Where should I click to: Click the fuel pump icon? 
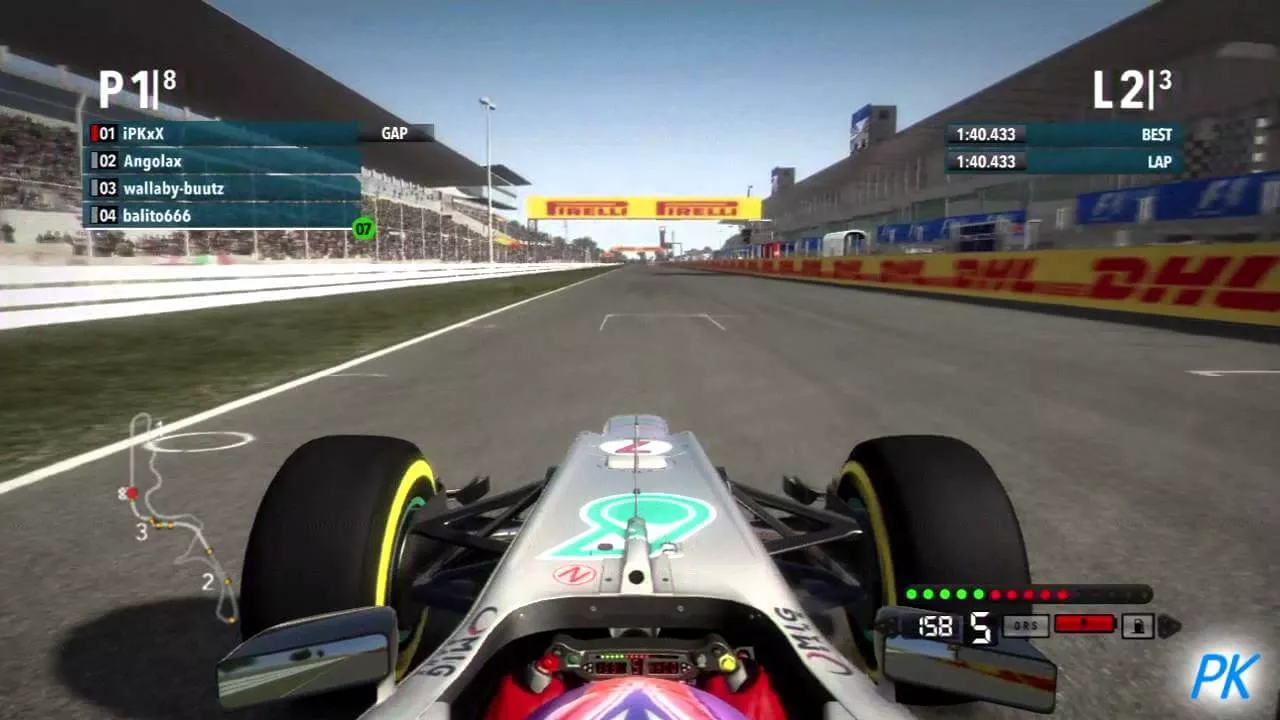(x=1138, y=626)
